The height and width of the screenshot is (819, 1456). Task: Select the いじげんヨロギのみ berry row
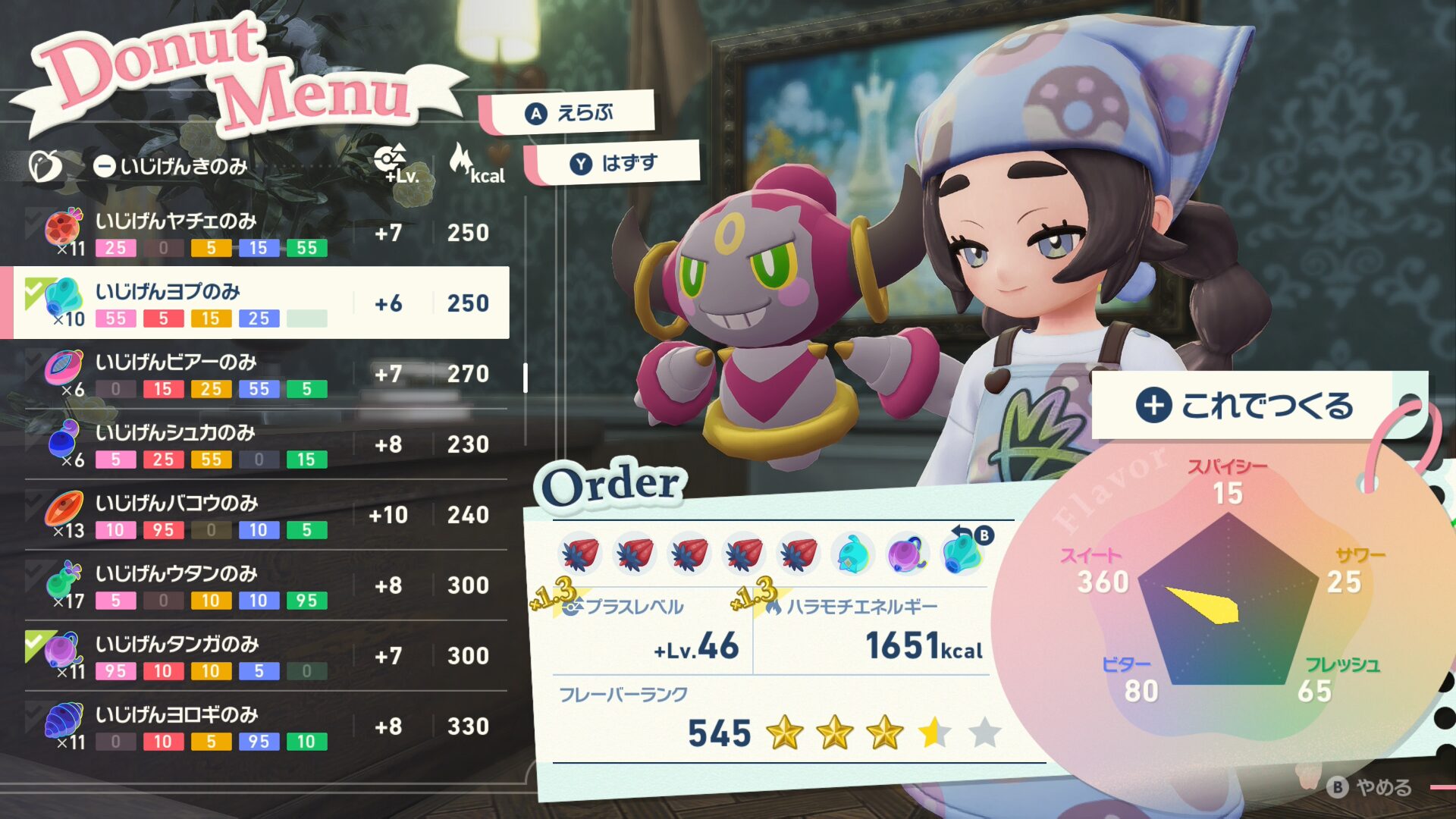click(x=258, y=726)
